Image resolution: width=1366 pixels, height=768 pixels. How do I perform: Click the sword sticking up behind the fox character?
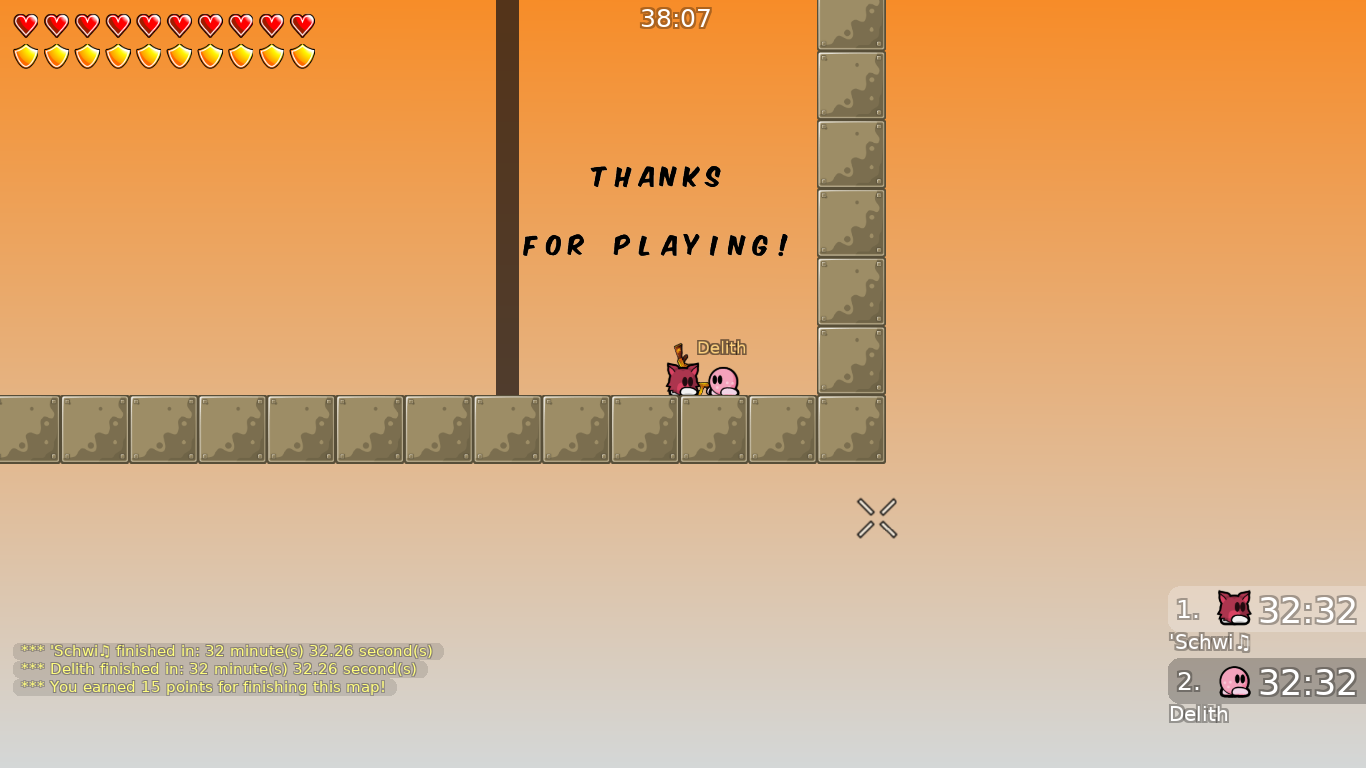click(x=681, y=352)
